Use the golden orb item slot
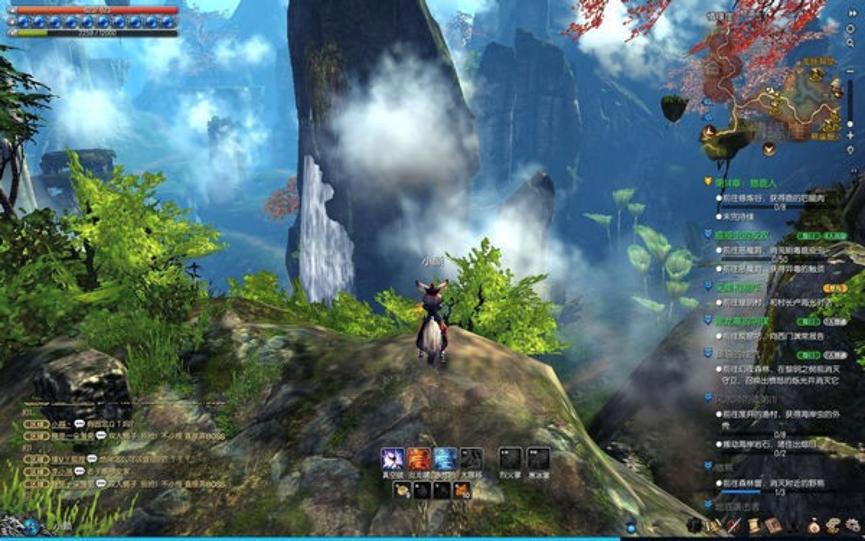 400,490
